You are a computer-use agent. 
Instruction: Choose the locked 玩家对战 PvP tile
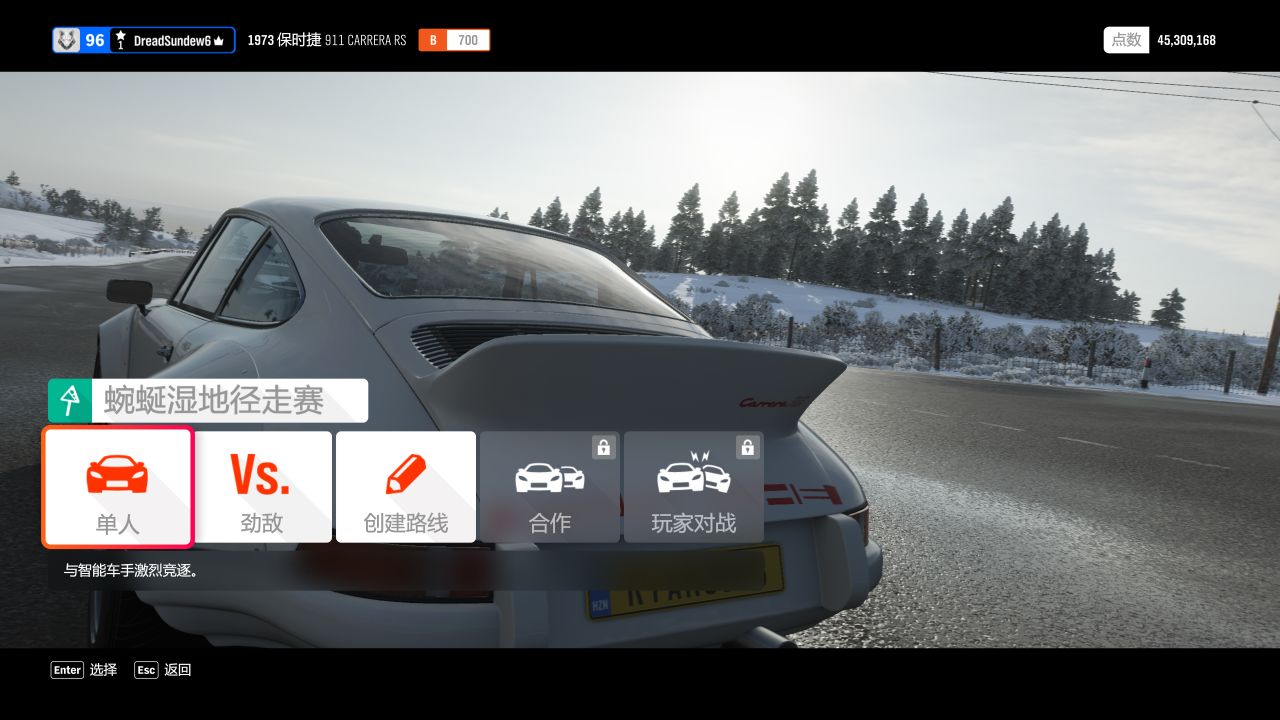click(x=693, y=487)
